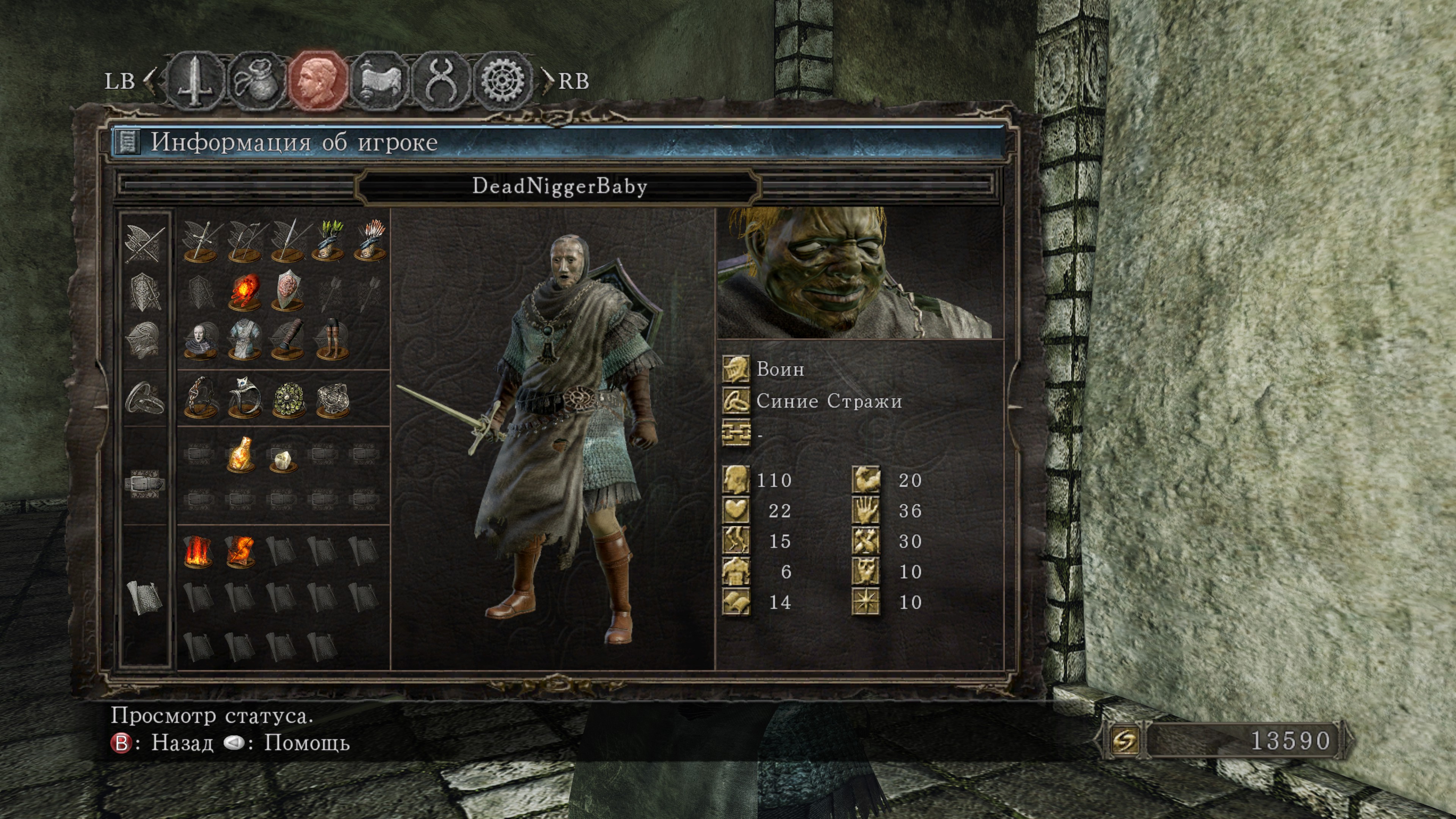1456x819 pixels.
Task: Select the green flower-shaped ring slot
Action: point(288,399)
